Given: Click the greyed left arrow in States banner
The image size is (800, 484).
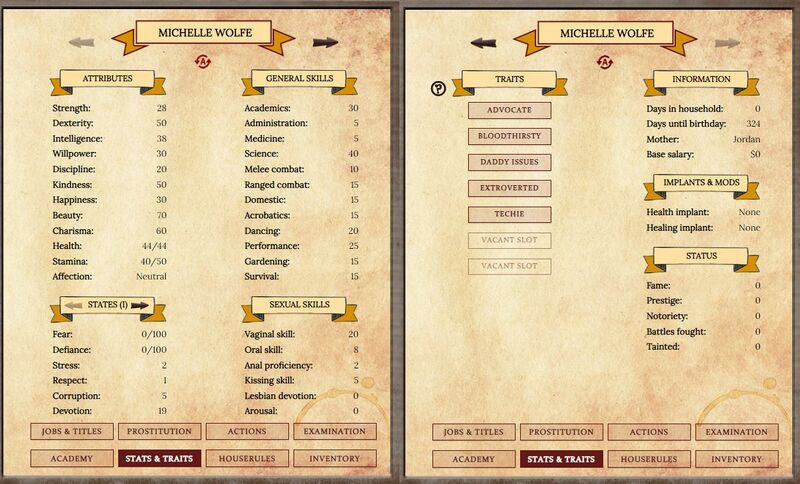Looking at the screenshot, I should pos(76,305).
